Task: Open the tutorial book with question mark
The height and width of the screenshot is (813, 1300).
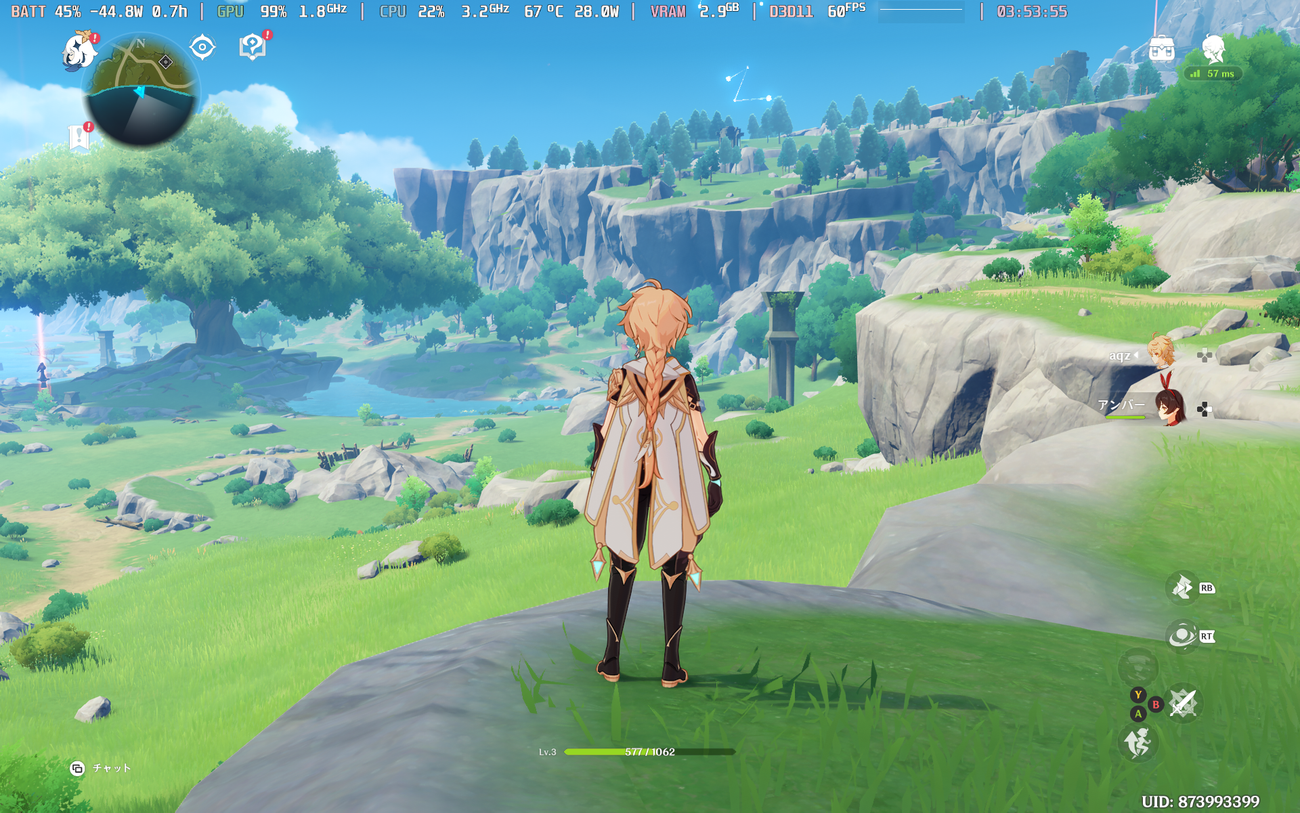Action: (252, 47)
